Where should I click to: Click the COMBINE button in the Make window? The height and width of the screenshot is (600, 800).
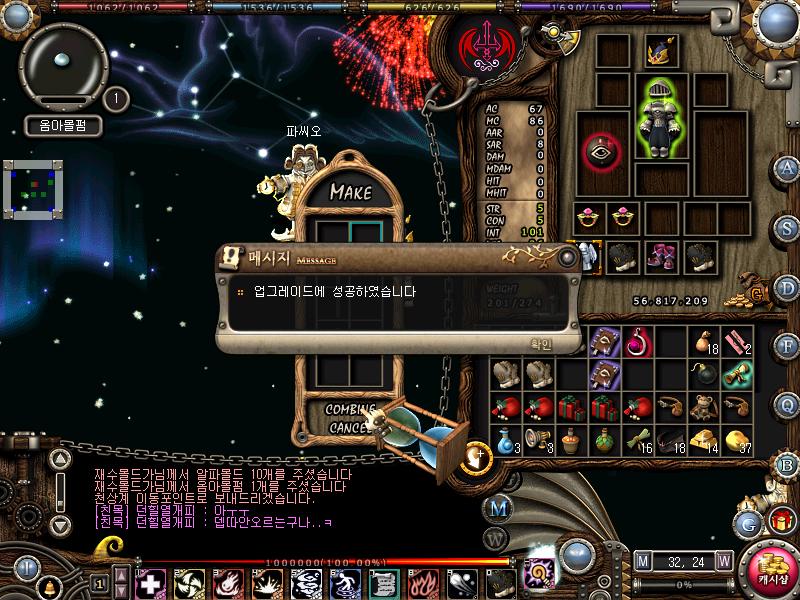[x=350, y=410]
